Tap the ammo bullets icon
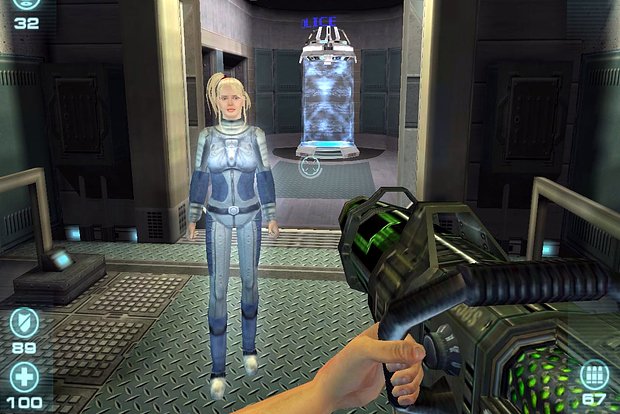The image size is (620, 414). pyautogui.click(x=594, y=376)
